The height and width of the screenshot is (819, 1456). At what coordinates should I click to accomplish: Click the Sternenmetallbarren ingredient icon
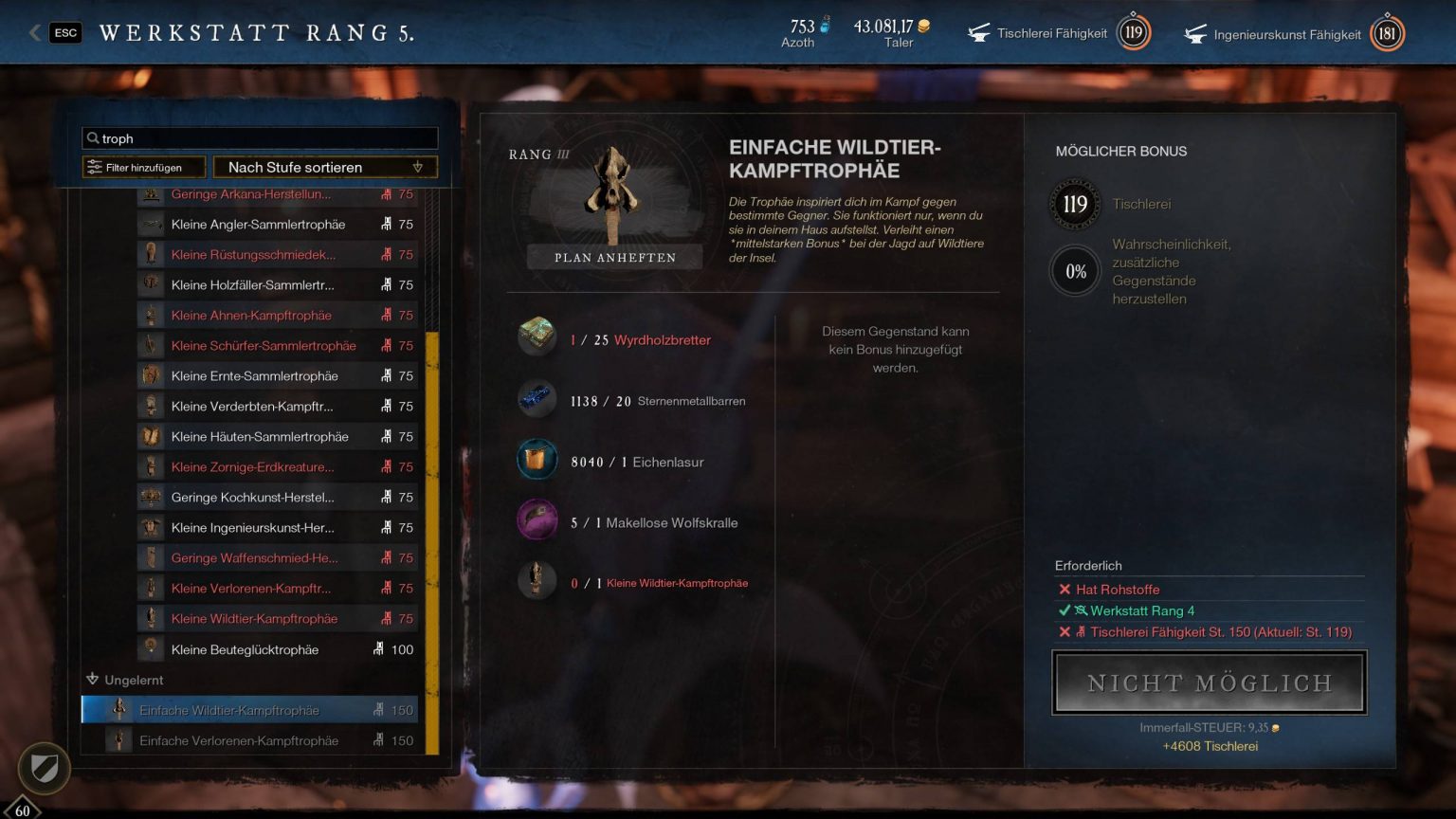(x=537, y=399)
